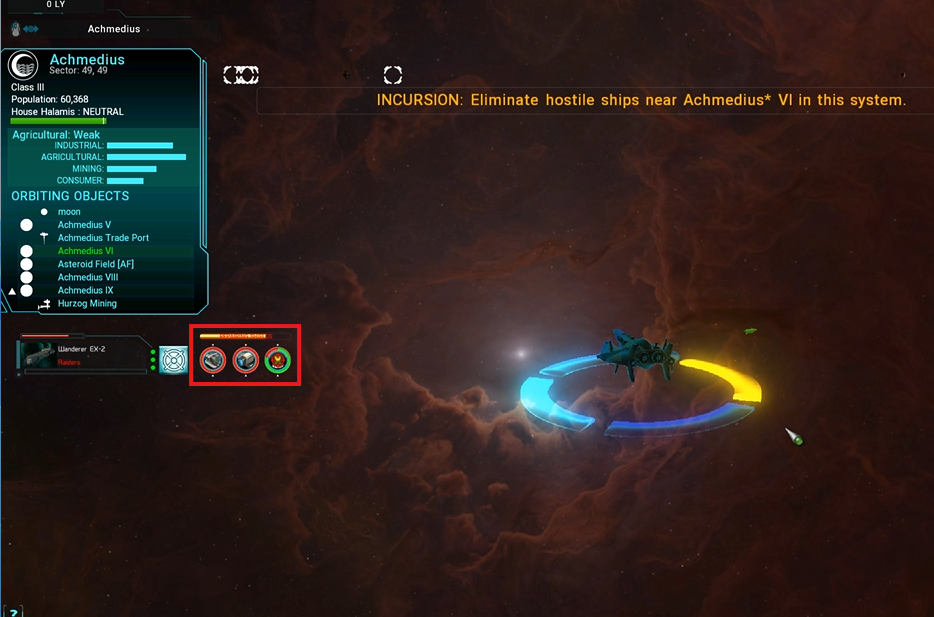Click the single-bracket target frame icon

pyautogui.click(x=393, y=75)
